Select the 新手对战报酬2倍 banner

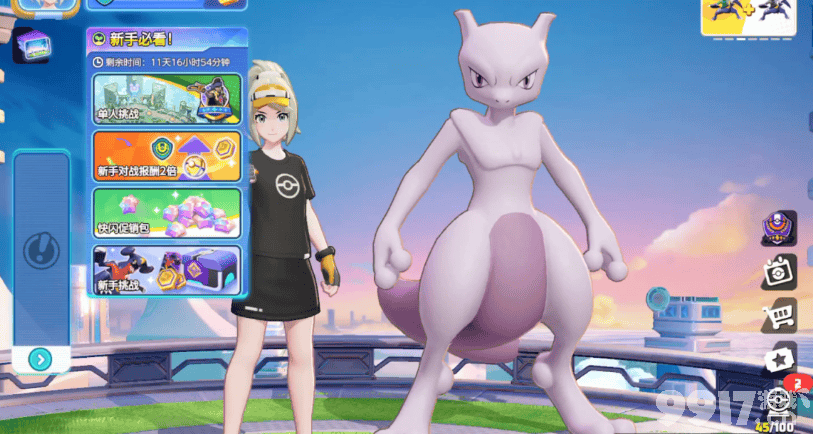coord(166,156)
